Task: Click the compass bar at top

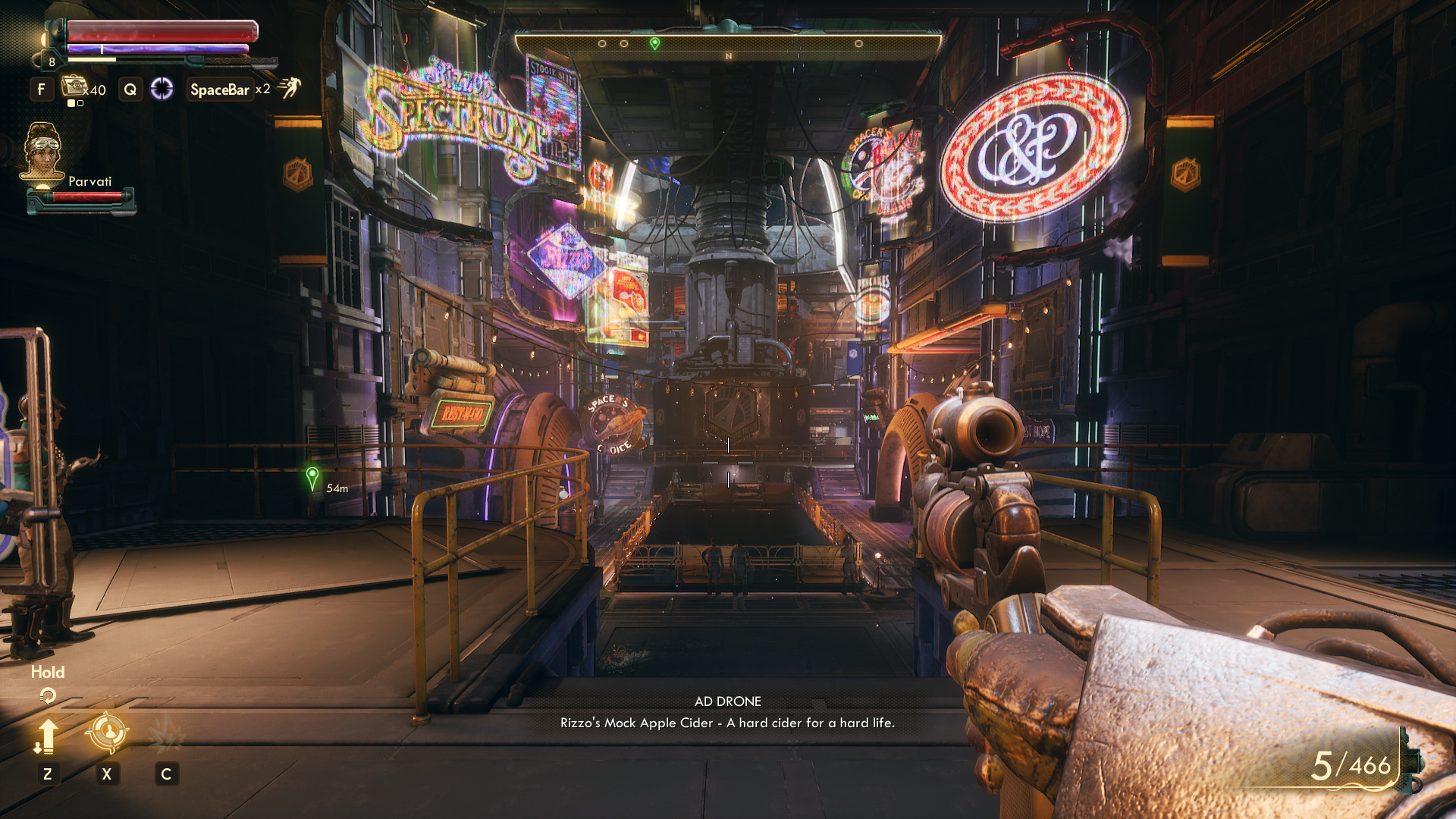Action: coord(728,45)
